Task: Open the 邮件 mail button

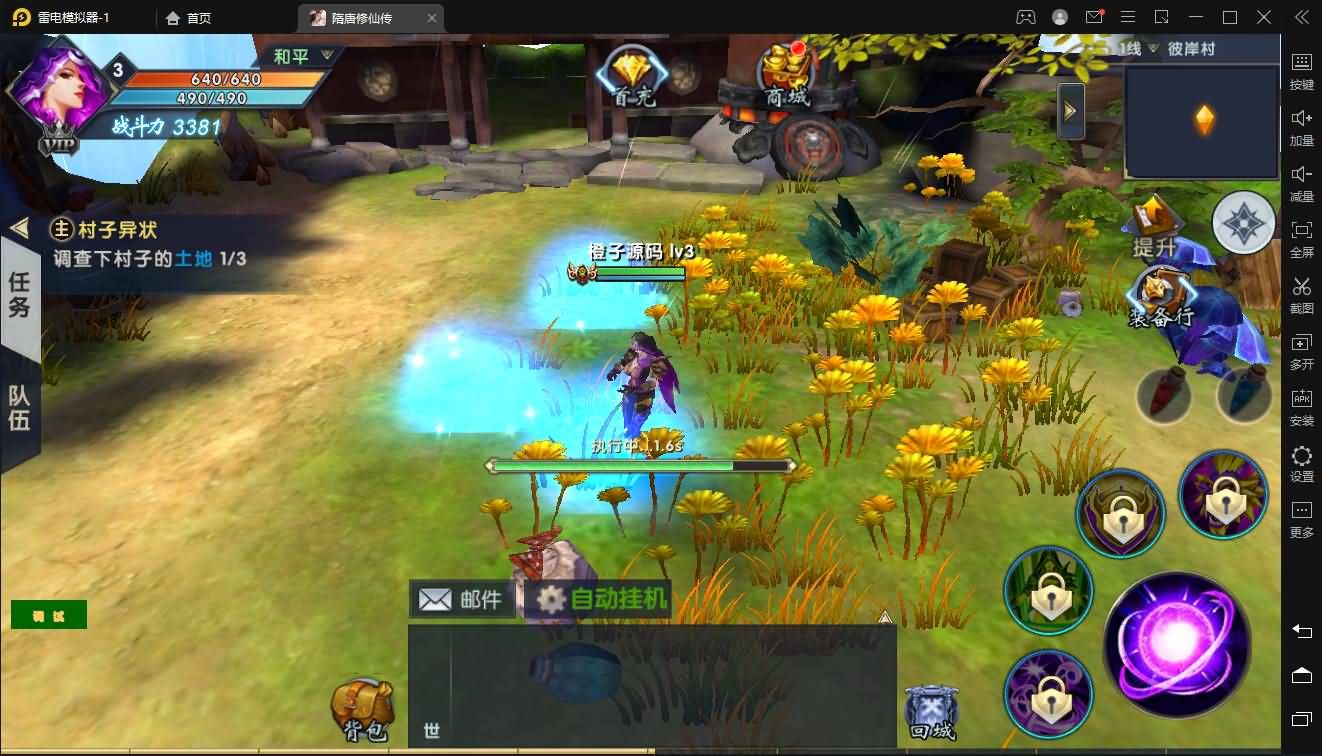Action: pyautogui.click(x=463, y=599)
